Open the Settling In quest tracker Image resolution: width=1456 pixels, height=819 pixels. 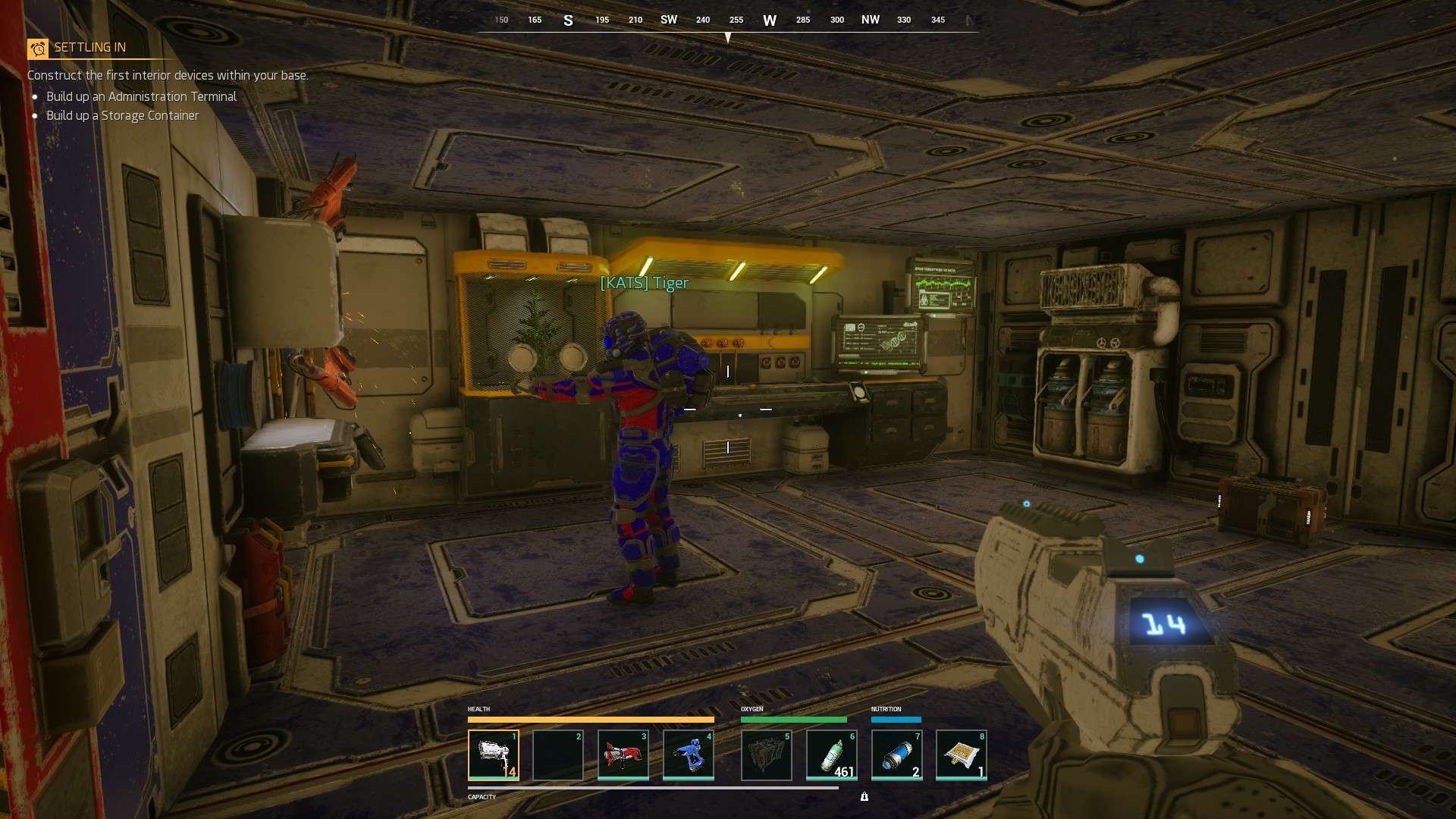click(x=89, y=48)
